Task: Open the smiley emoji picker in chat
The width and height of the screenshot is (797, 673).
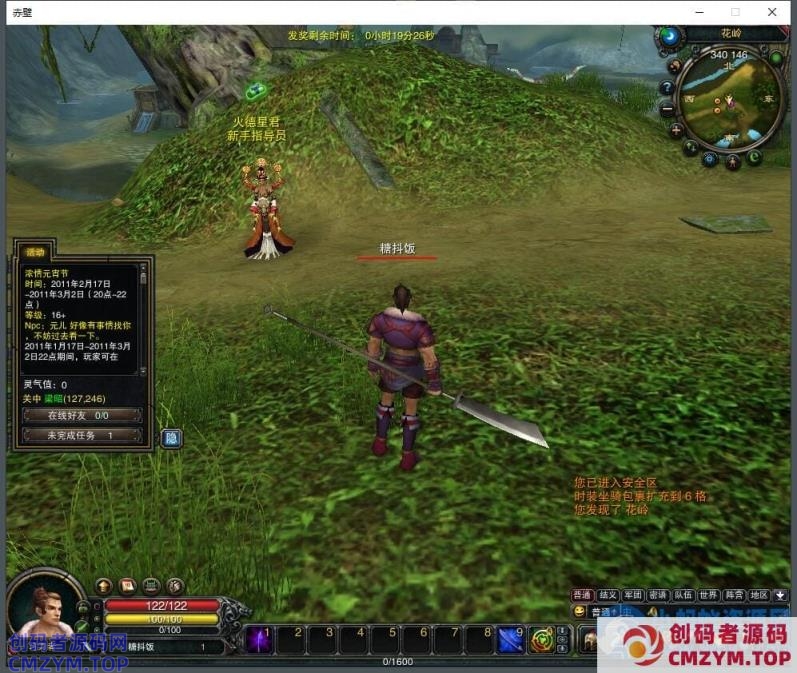Action: click(580, 611)
